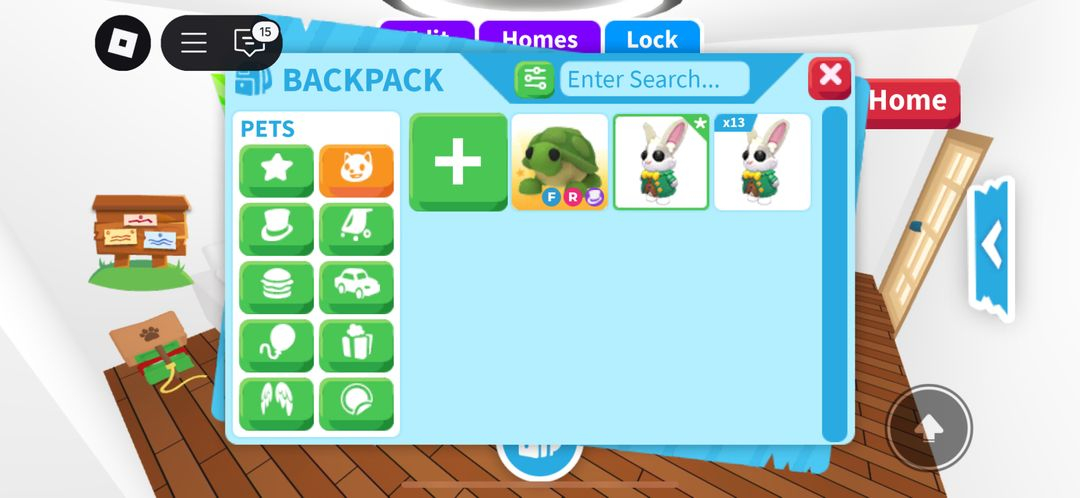Open the sticker category
The width and height of the screenshot is (1080, 498).
pyautogui.click(x=356, y=404)
